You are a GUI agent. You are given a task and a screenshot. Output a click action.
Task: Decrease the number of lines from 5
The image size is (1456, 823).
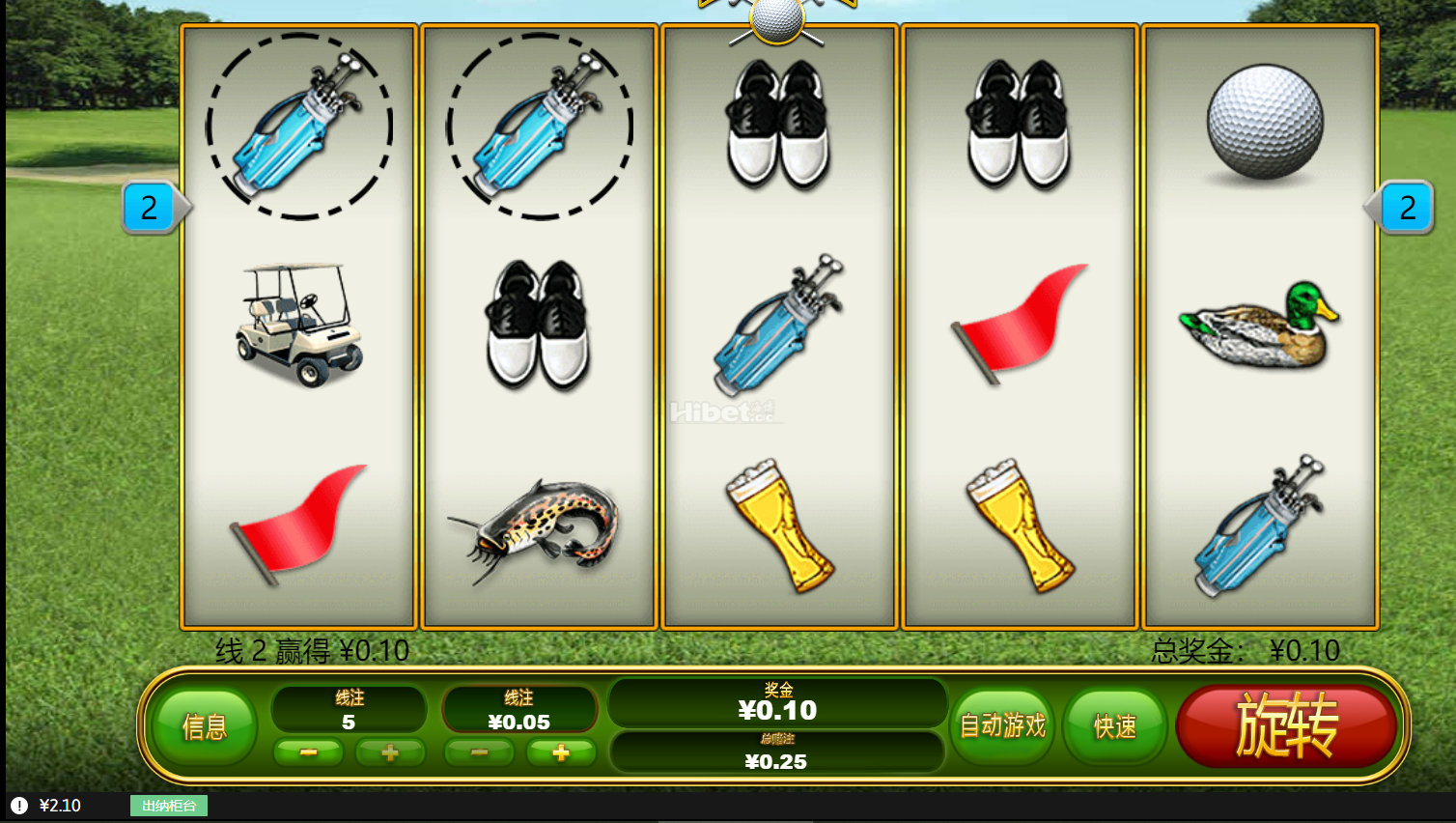point(308,752)
